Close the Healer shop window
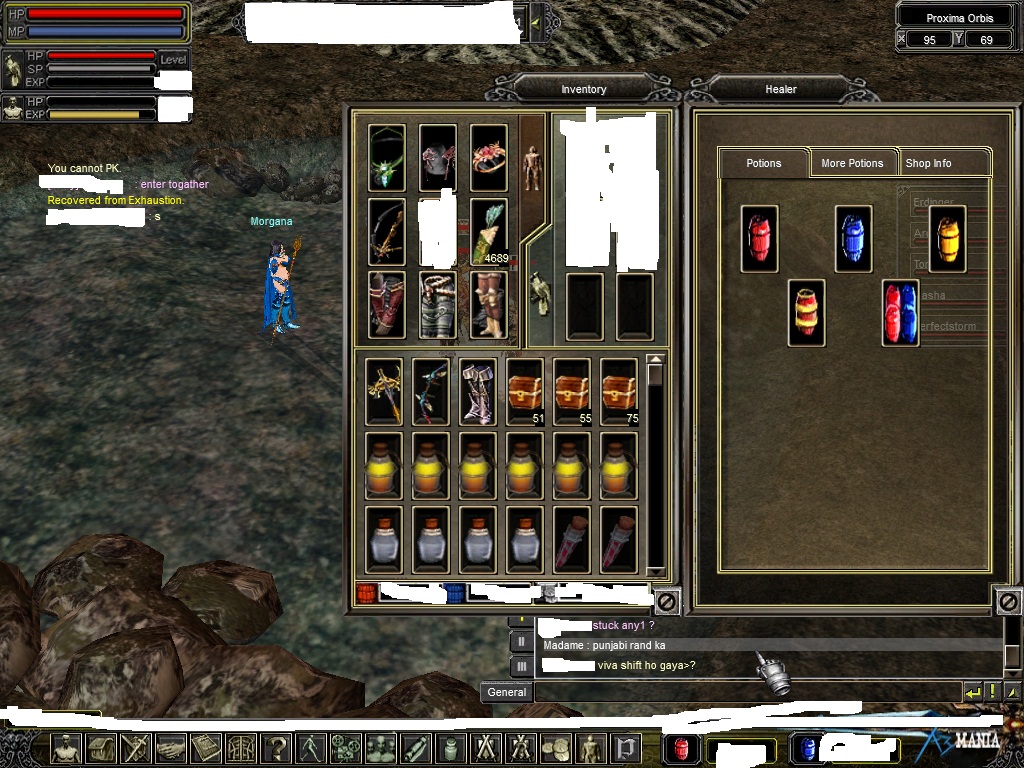 coord(1008,602)
